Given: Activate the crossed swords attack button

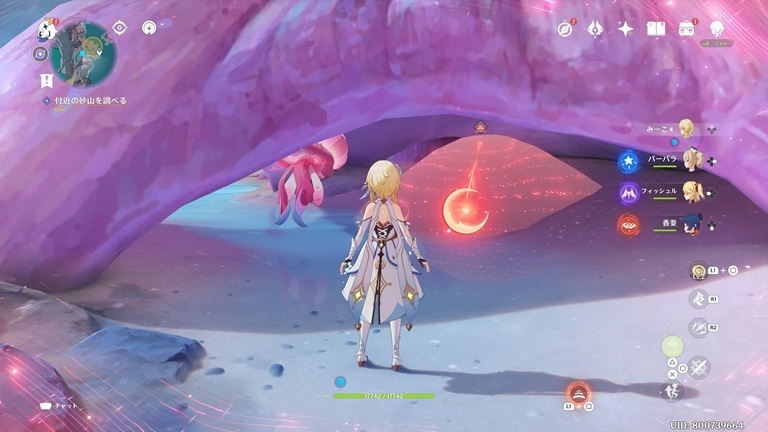Looking at the screenshot, I should [699, 367].
